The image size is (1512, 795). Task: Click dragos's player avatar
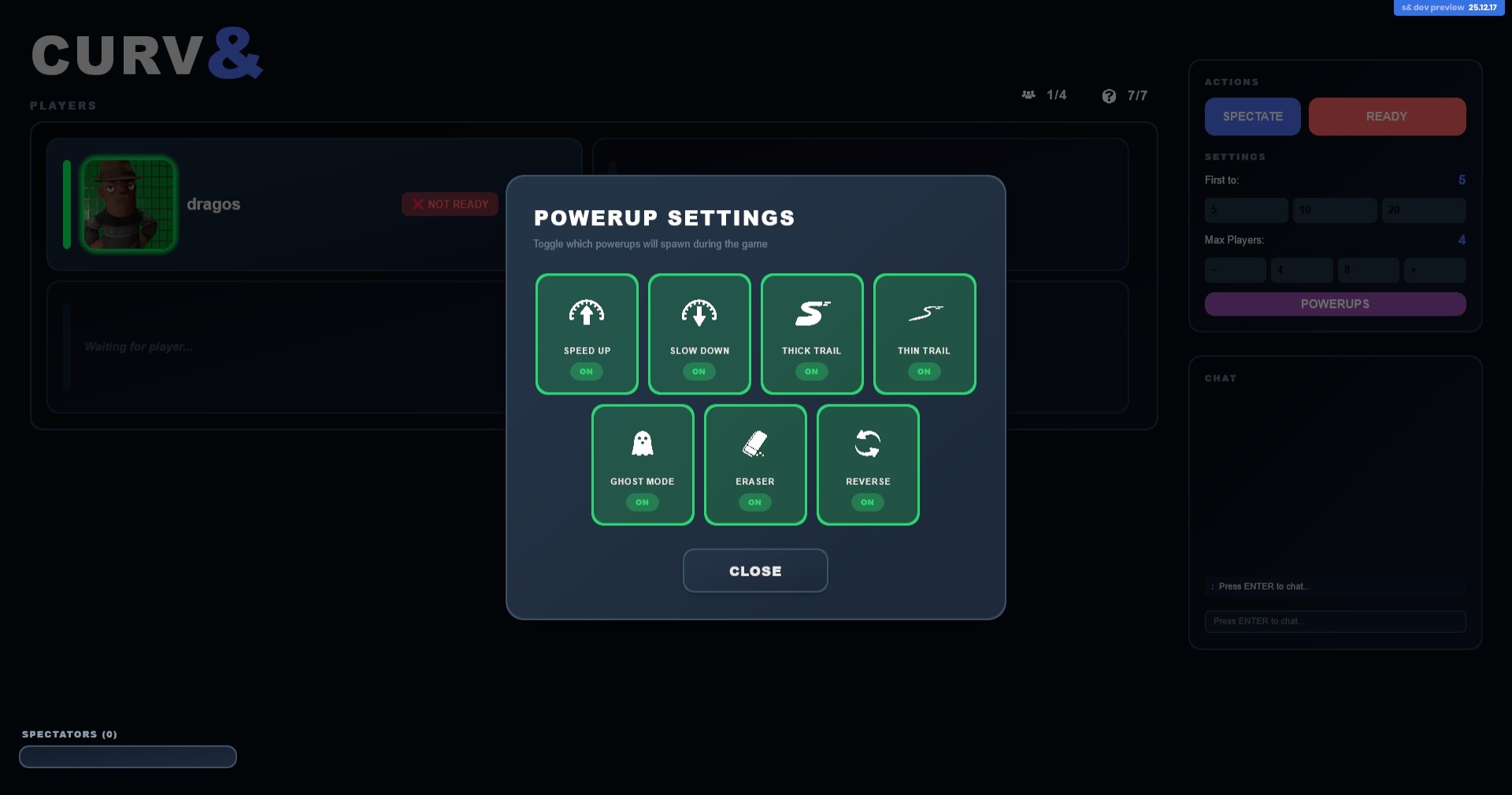[x=128, y=204]
